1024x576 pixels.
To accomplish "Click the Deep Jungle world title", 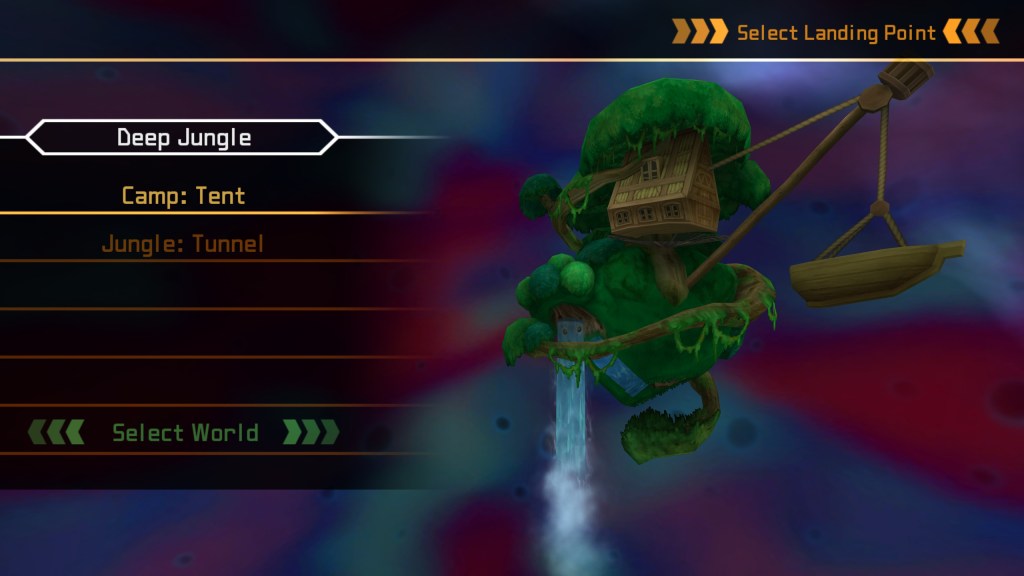I will (183, 138).
